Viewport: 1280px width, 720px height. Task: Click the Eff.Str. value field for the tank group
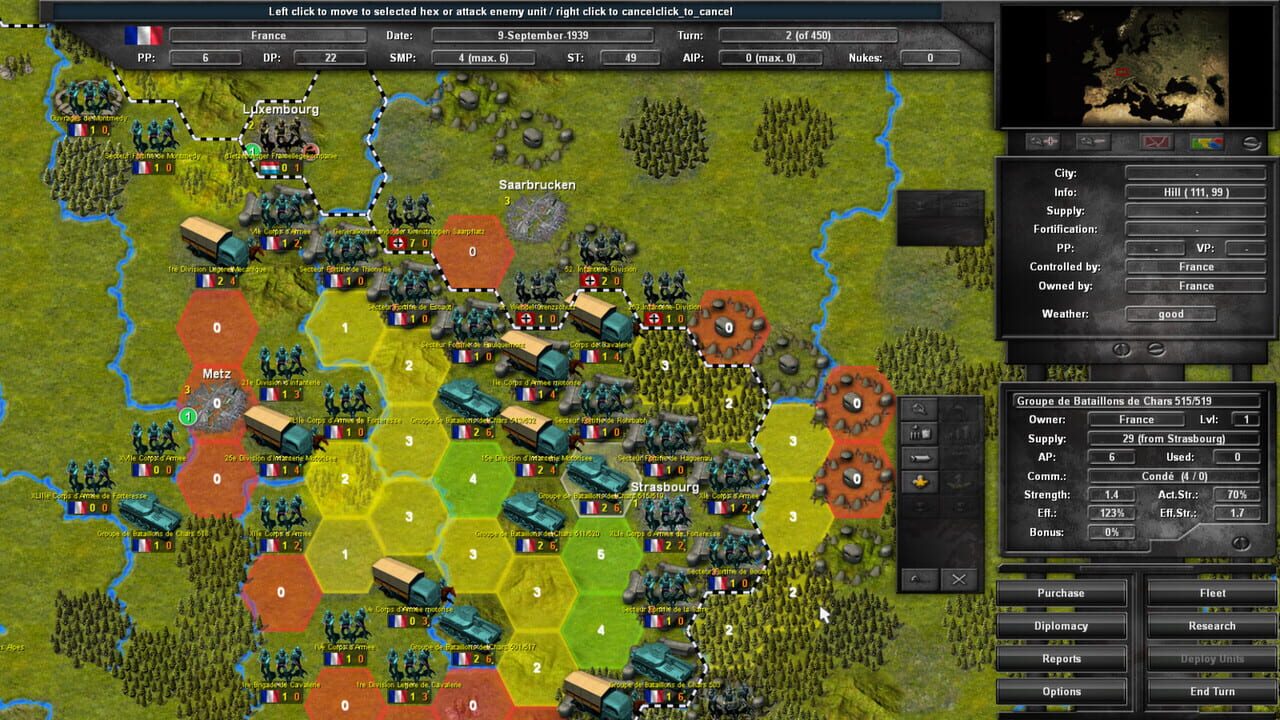coord(1236,513)
